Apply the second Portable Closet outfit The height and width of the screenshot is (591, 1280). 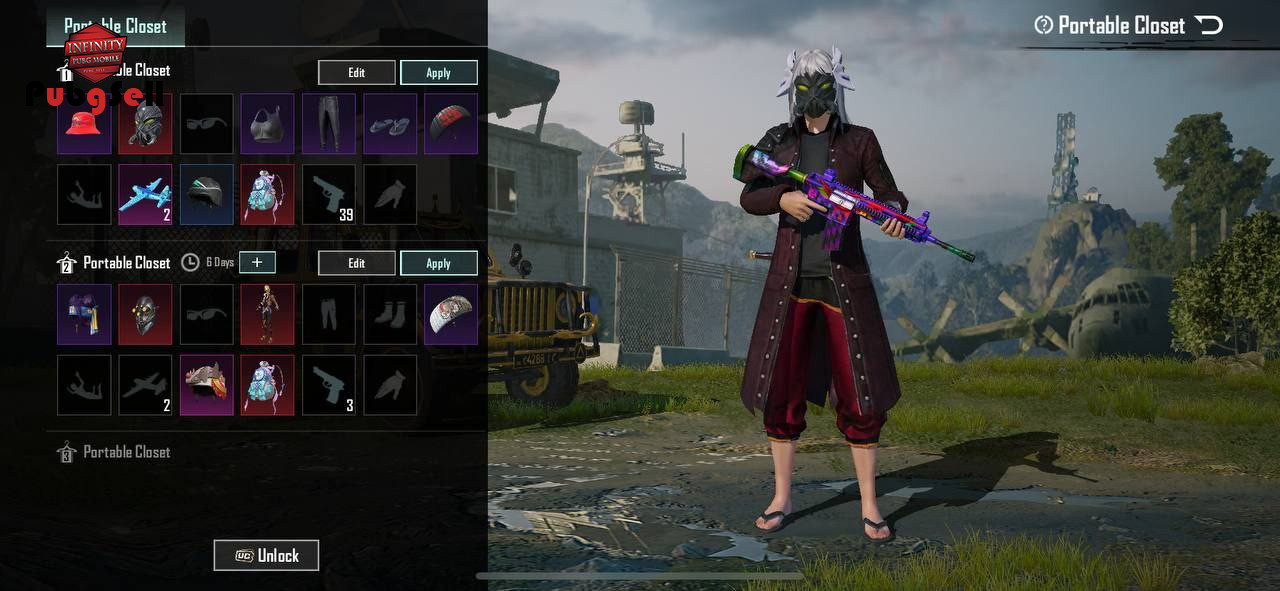tap(438, 263)
